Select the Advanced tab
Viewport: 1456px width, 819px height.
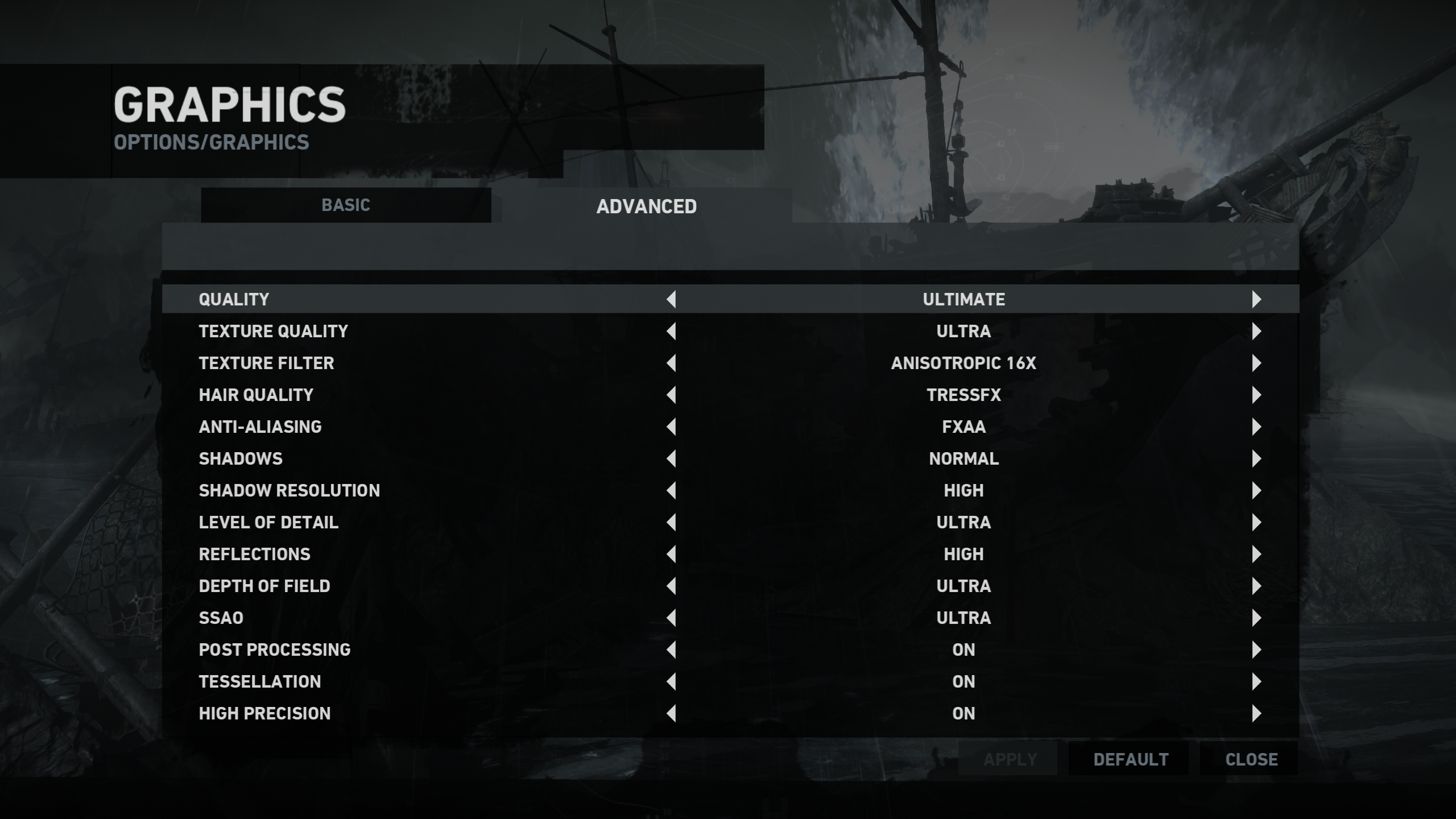coord(646,206)
